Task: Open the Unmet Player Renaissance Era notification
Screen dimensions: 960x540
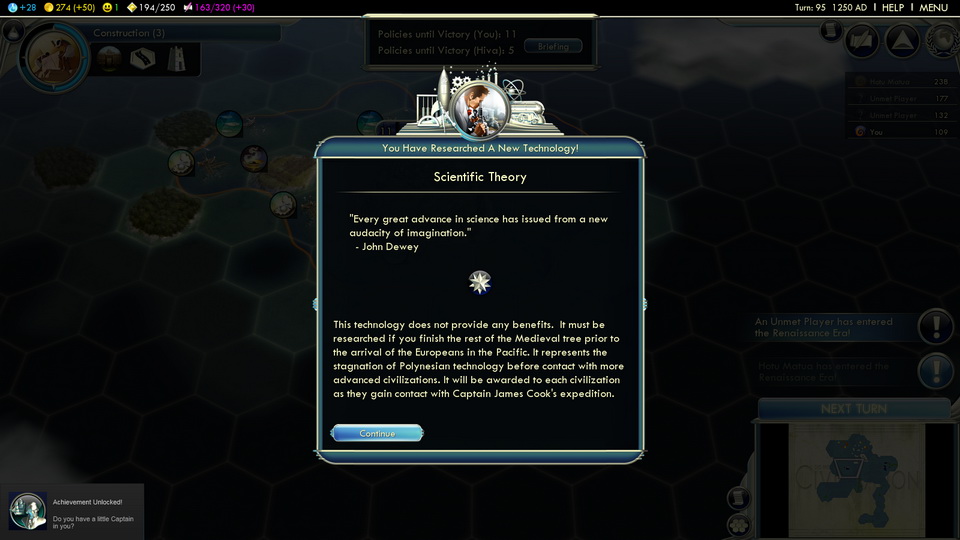Action: [936, 326]
